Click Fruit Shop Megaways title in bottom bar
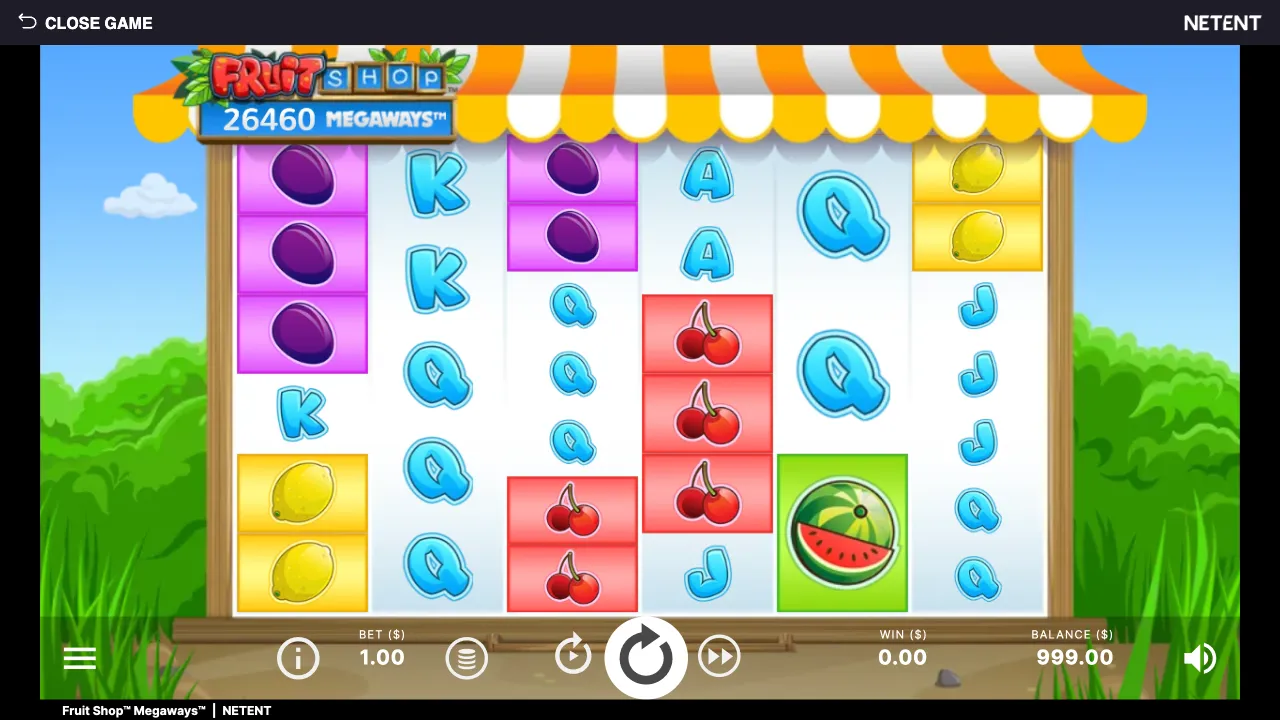 click(133, 710)
